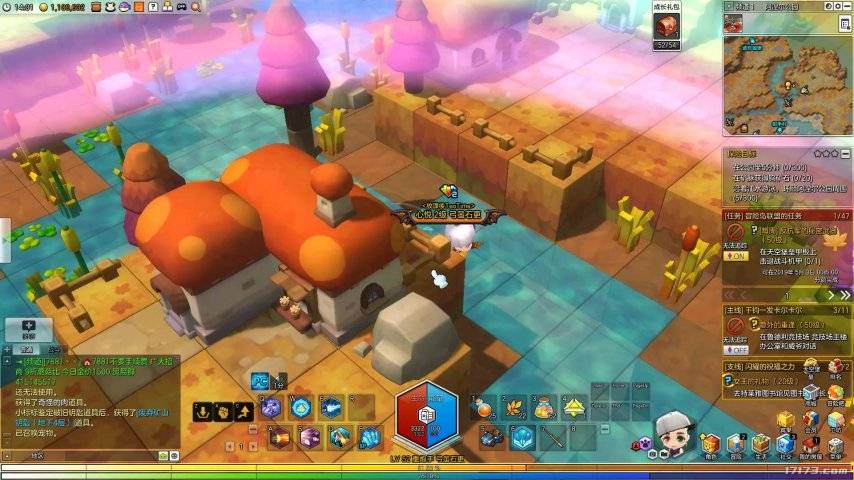Use the red health potion slot
This screenshot has width=854, height=480.
point(484,407)
